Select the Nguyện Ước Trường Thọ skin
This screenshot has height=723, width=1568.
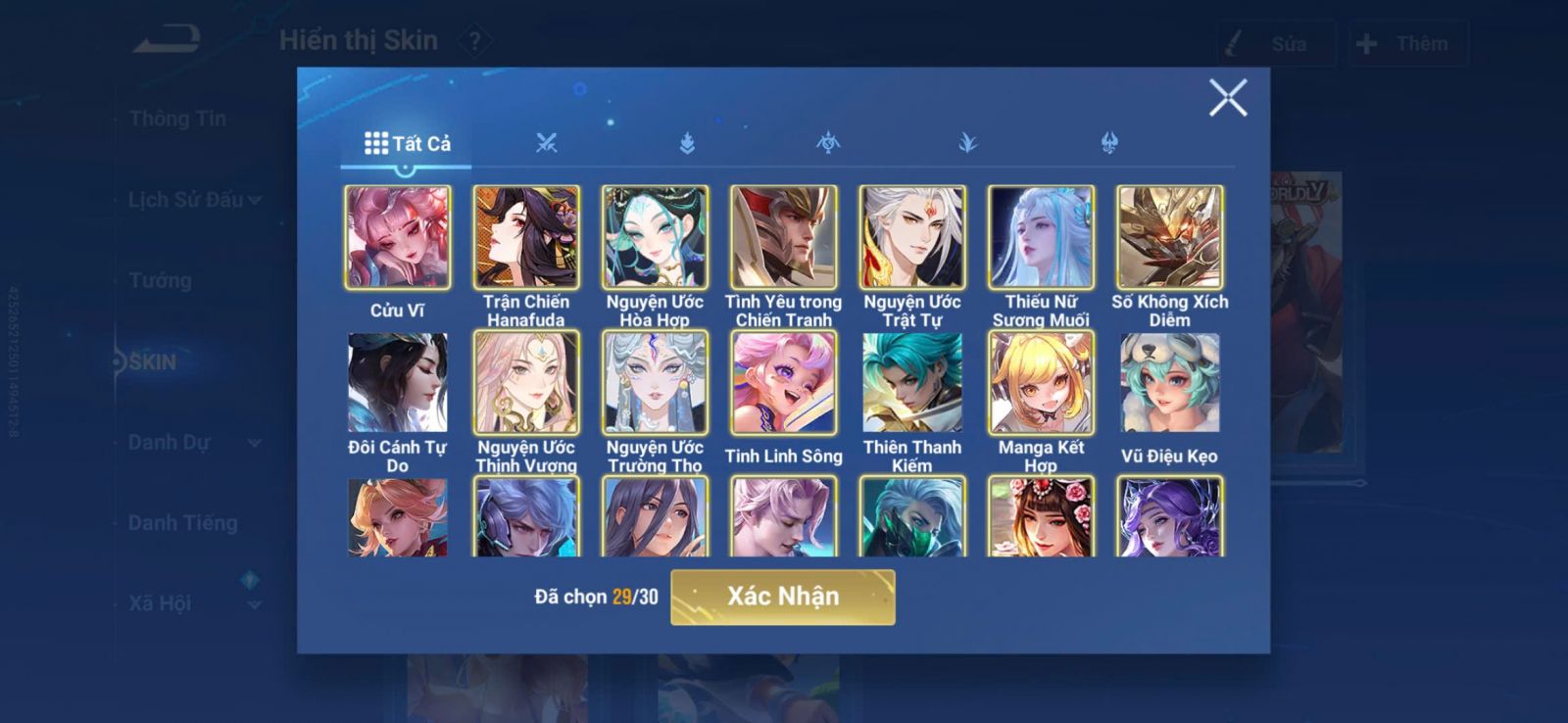[x=655, y=383]
